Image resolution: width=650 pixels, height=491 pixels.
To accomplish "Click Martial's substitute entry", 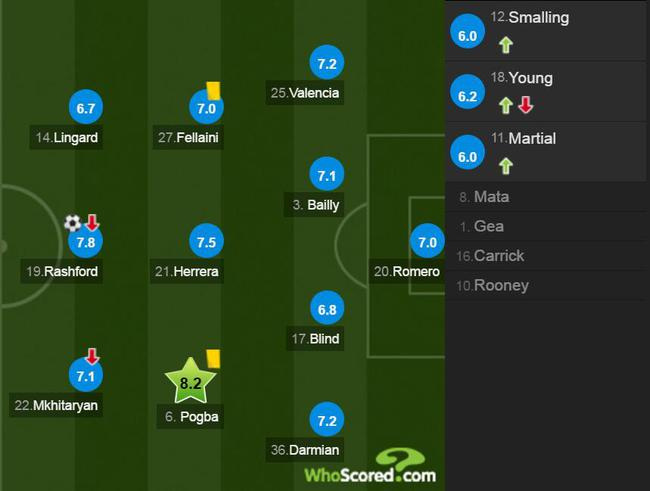I will pyautogui.click(x=546, y=151).
